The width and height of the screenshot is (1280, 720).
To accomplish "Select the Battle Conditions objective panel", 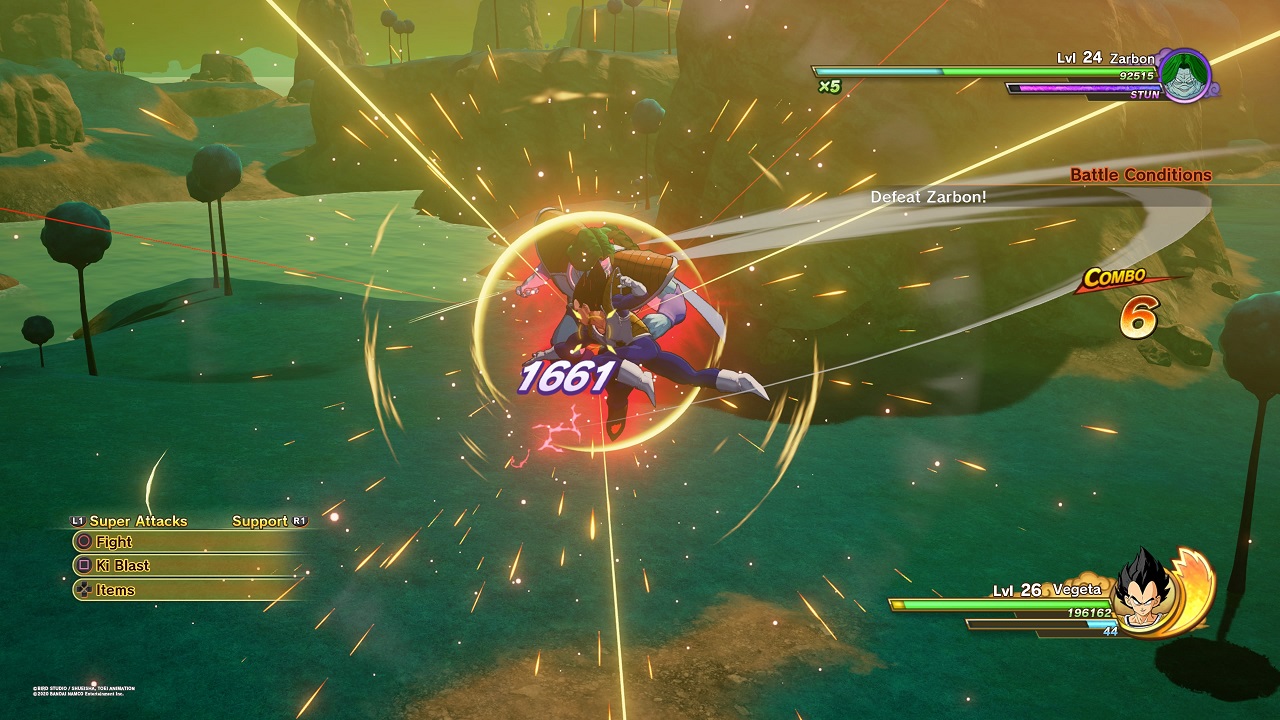I will pos(1140,175).
